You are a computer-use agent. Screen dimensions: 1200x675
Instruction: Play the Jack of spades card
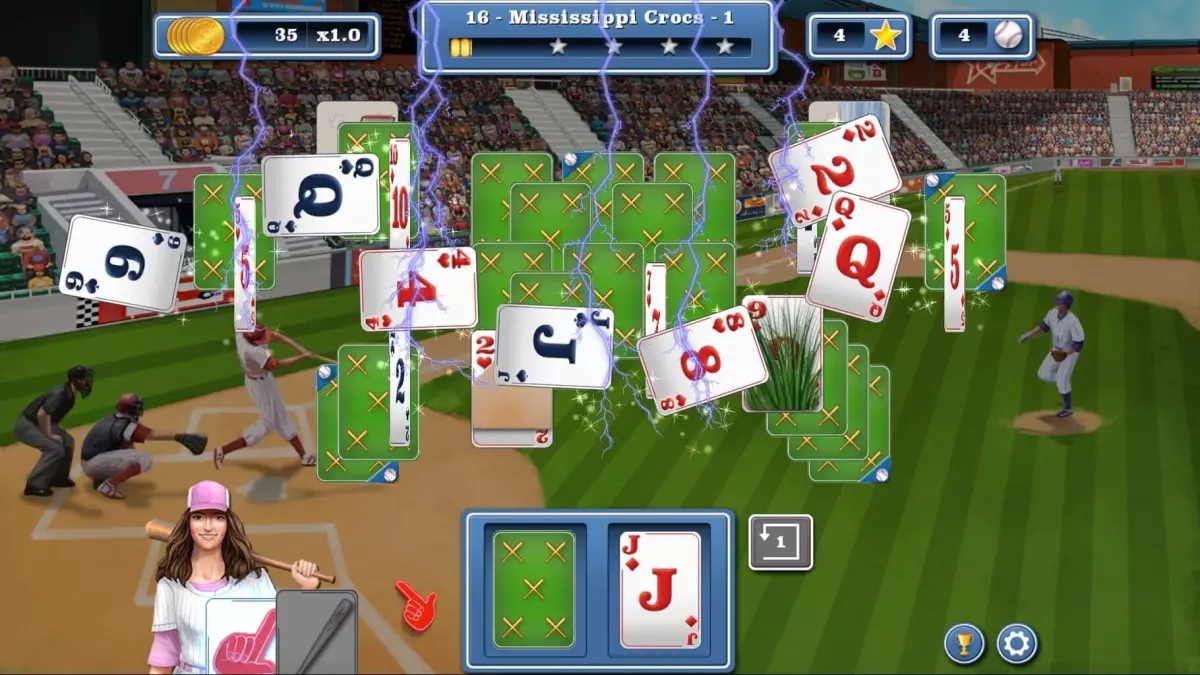[553, 346]
